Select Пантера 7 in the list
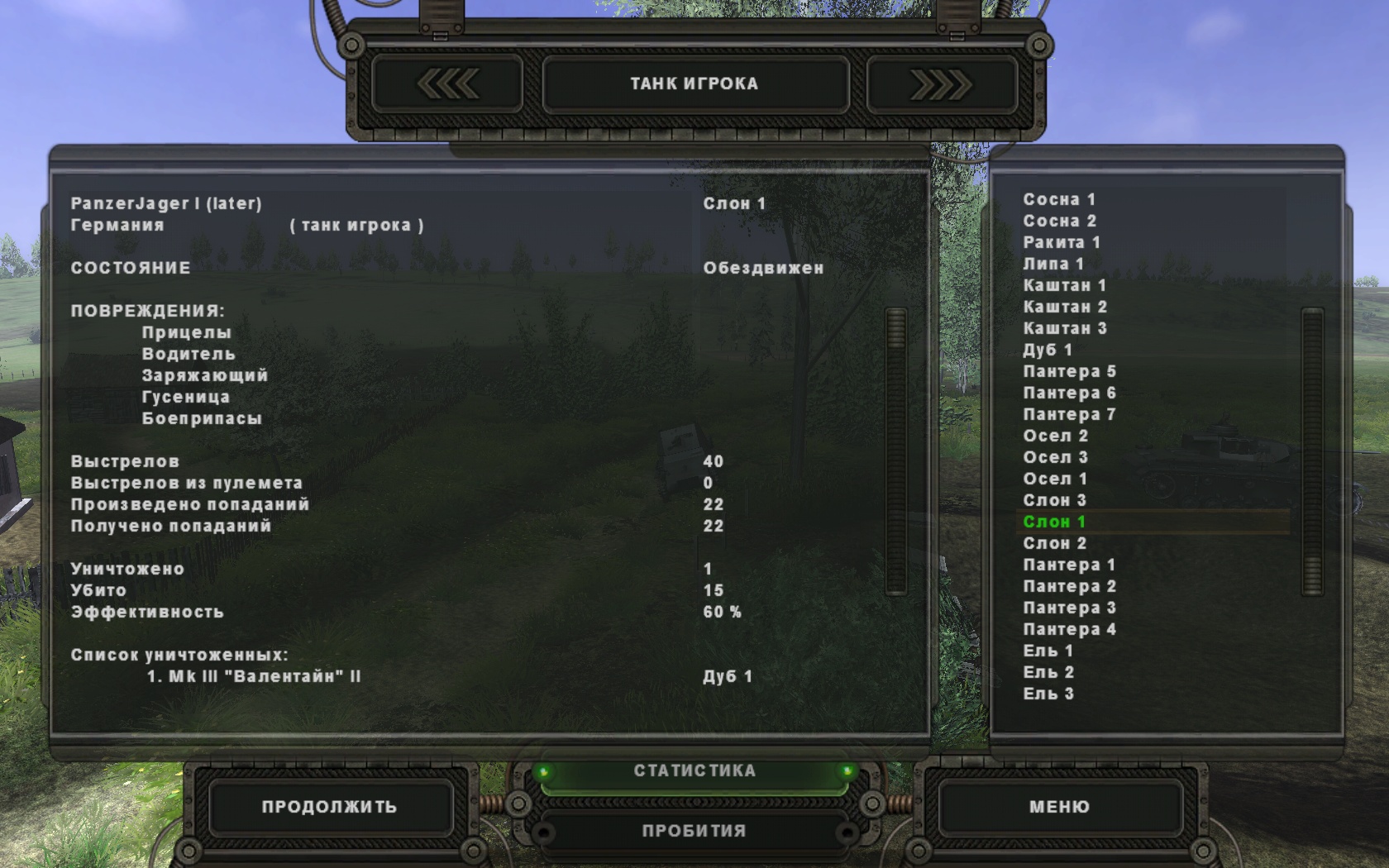1389x868 pixels. tap(1069, 415)
